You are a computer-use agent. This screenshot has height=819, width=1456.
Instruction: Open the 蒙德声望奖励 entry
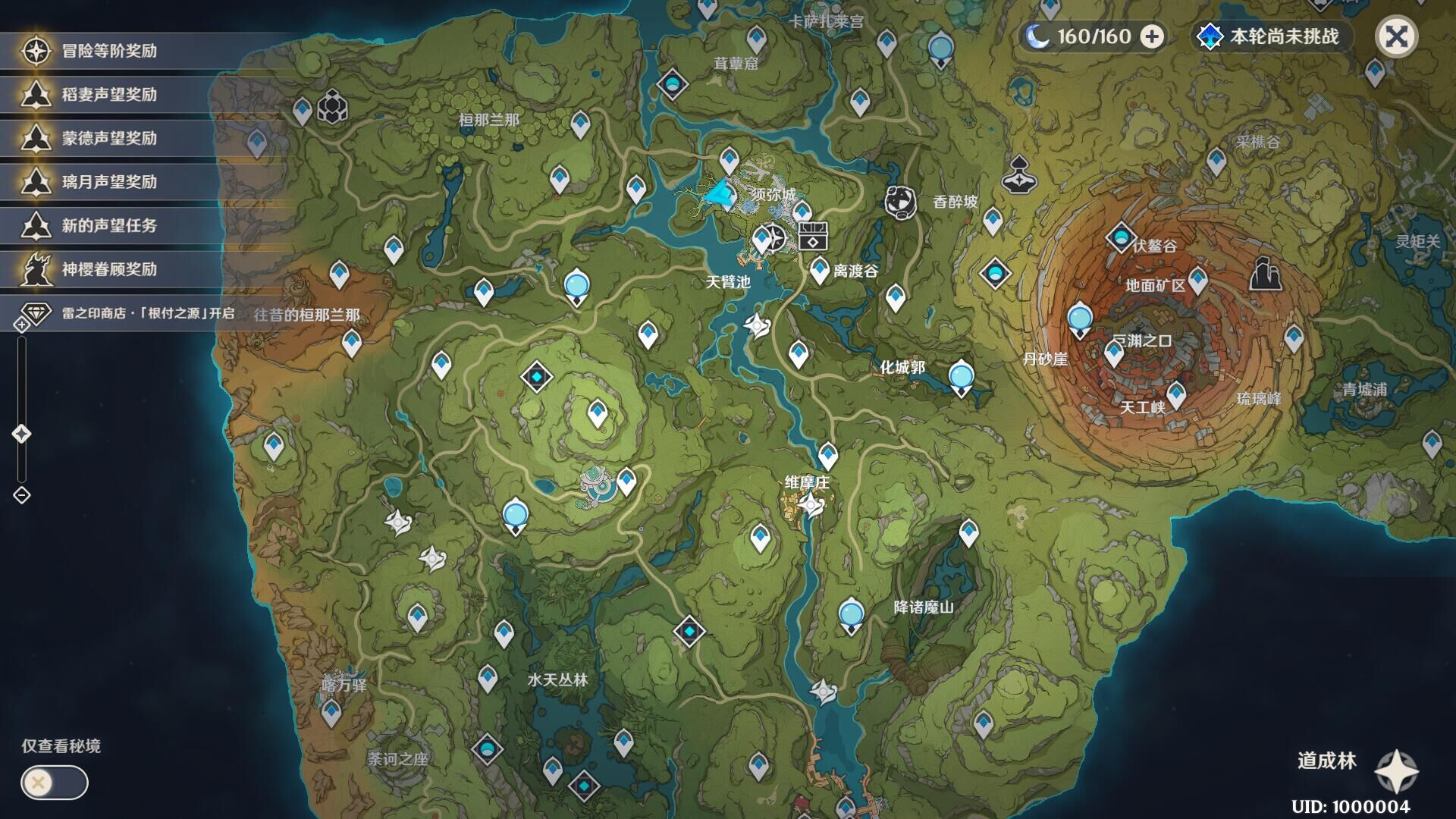[109, 139]
